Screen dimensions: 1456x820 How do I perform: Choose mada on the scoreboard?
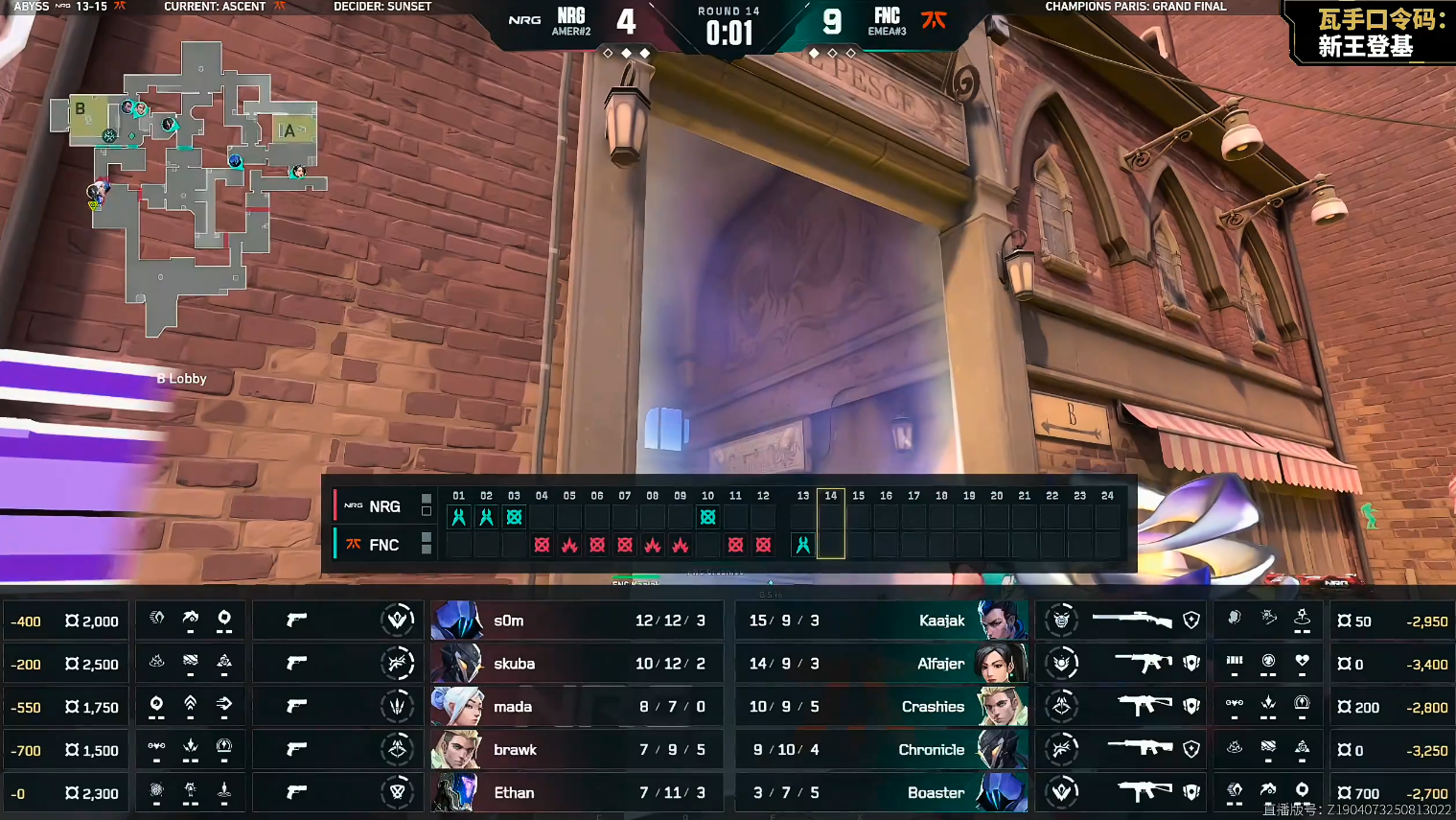pos(575,707)
